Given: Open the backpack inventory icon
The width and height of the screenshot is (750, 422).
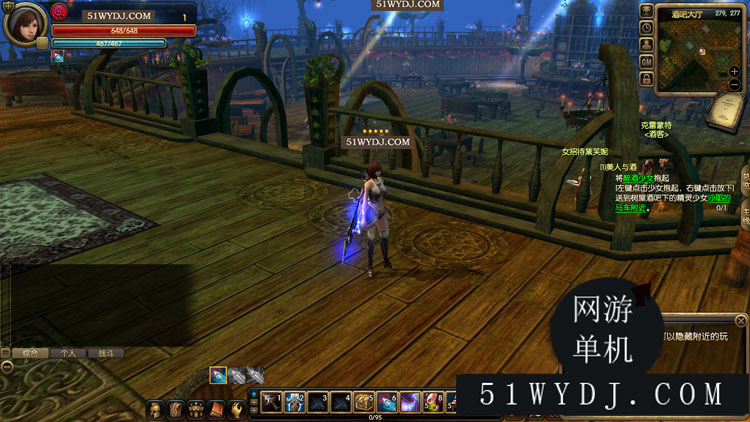Looking at the screenshot, I should pos(176,409).
